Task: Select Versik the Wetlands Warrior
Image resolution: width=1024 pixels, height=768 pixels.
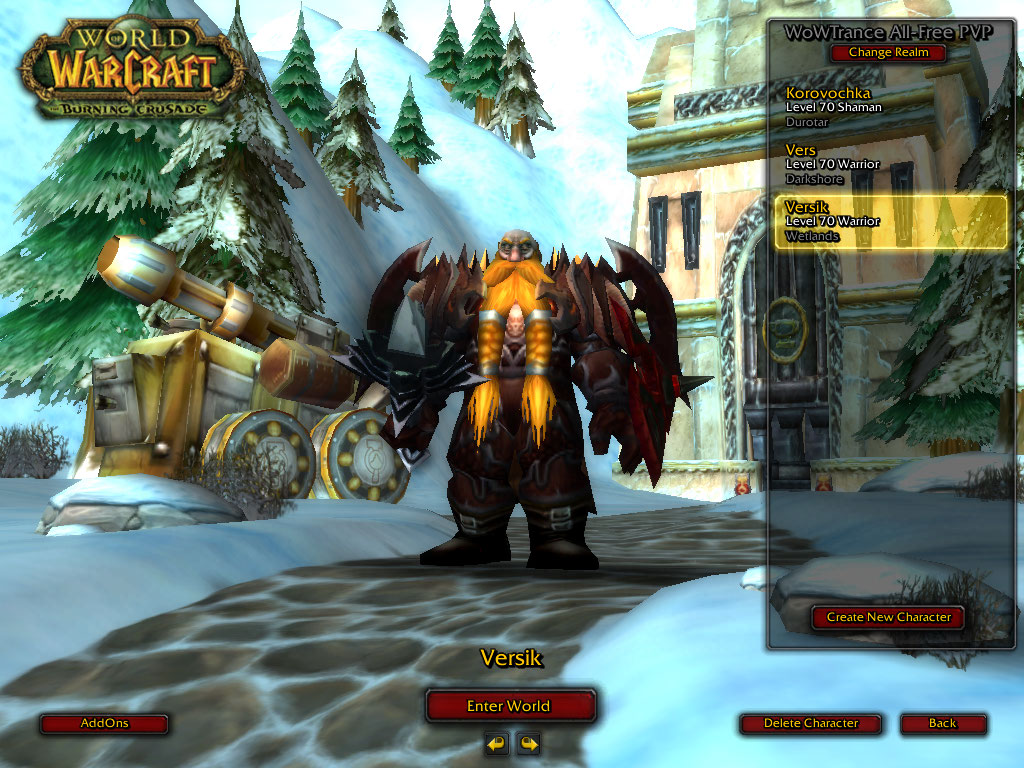Action: [890, 222]
